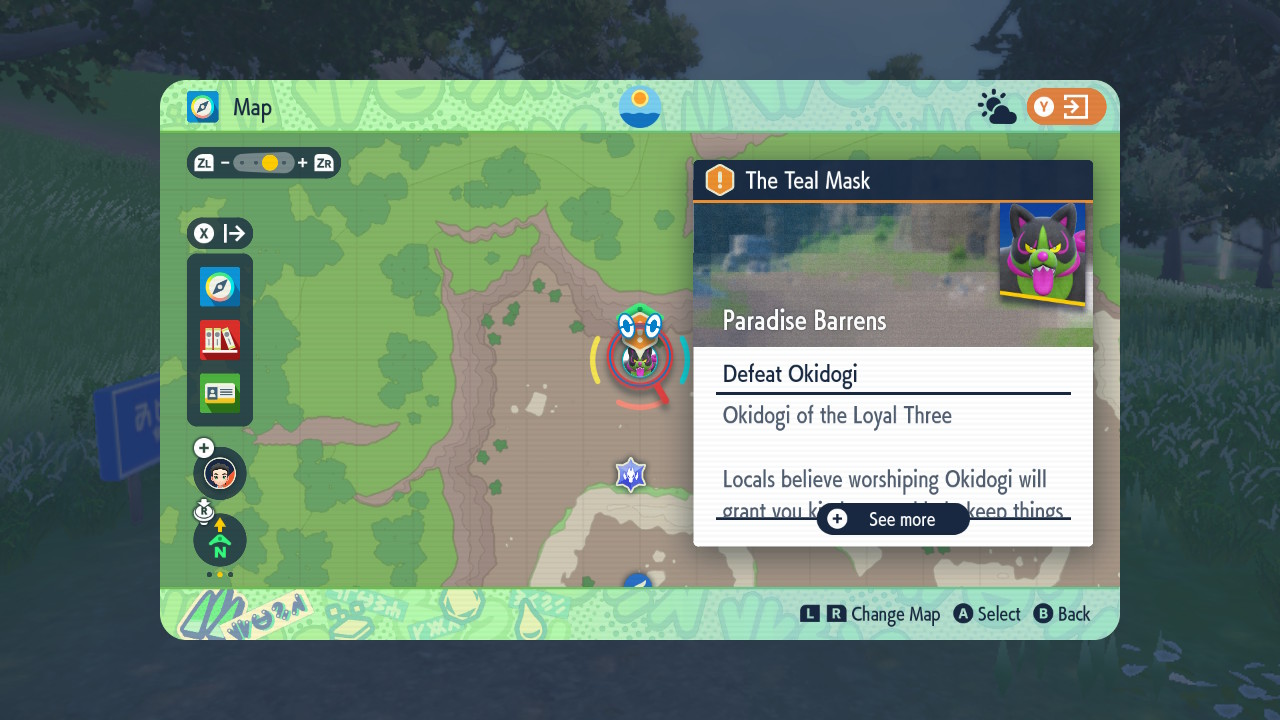Exit the map with top-right button
The width and height of the screenshot is (1280, 720).
(x=1066, y=107)
